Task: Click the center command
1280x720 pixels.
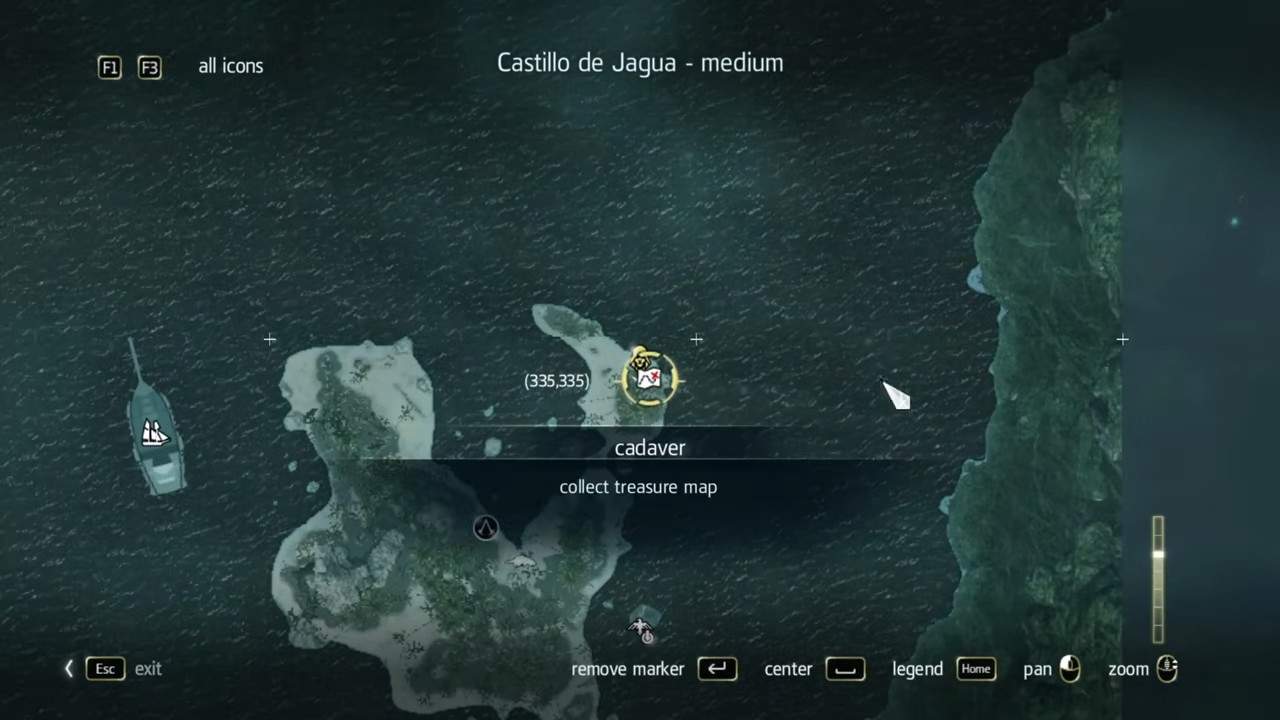Action: pos(788,669)
